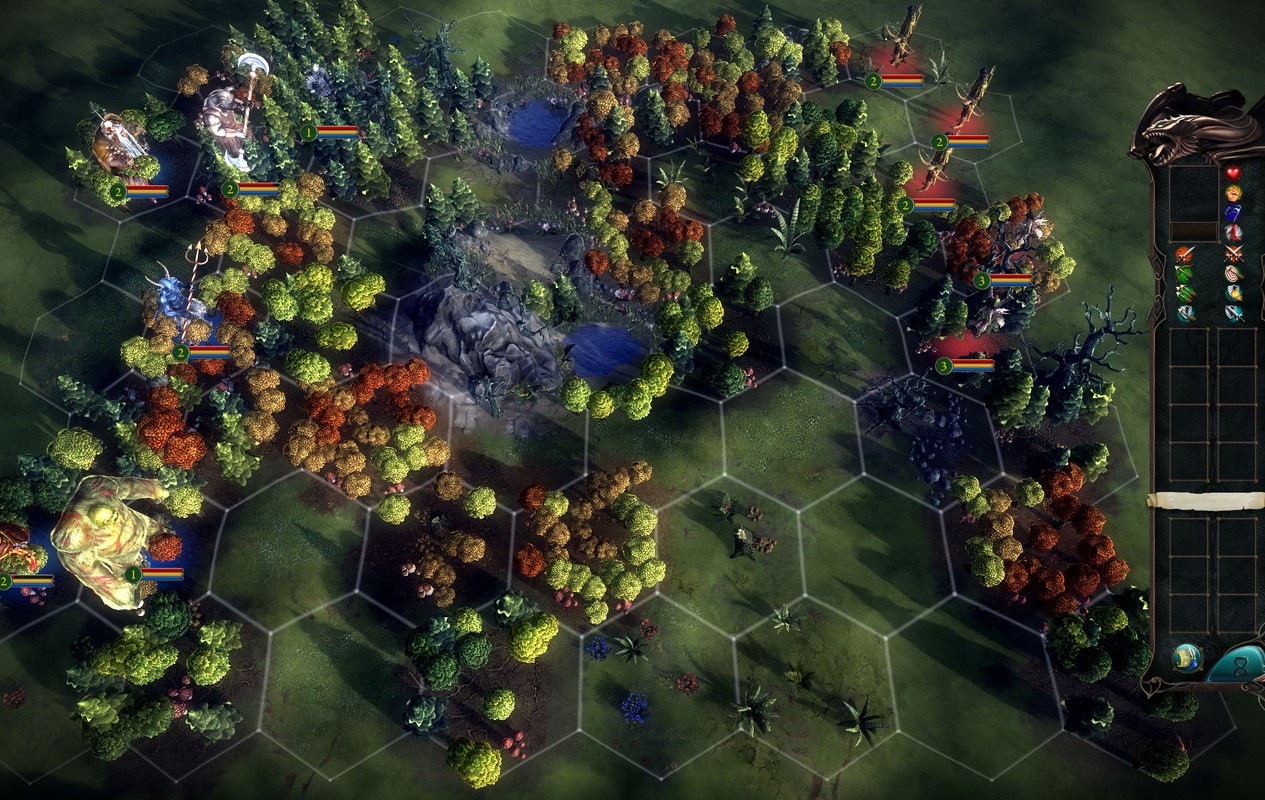Image resolution: width=1265 pixels, height=800 pixels.
Task: Click the shield with flame icon
Action: click(x=1233, y=294)
